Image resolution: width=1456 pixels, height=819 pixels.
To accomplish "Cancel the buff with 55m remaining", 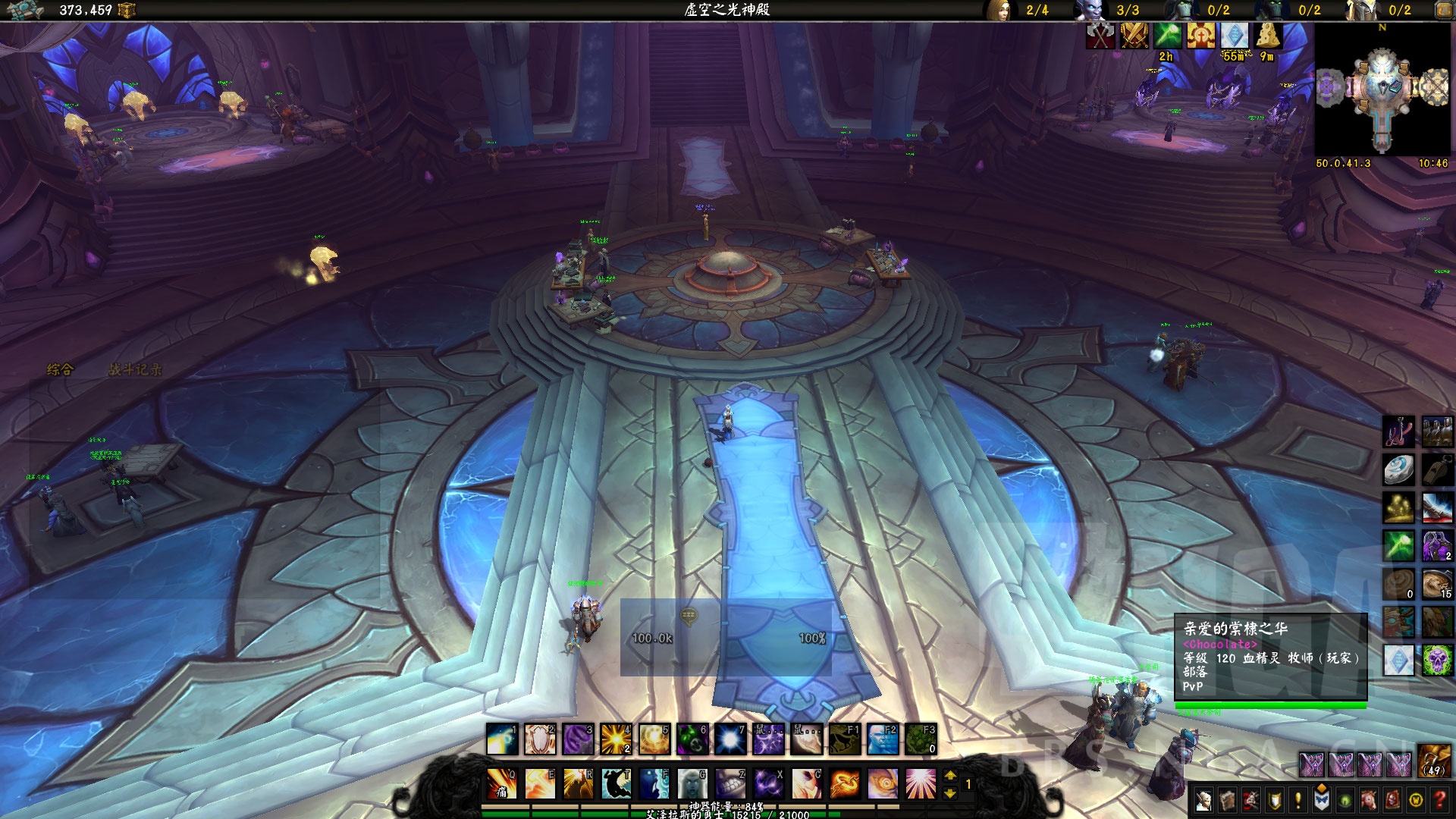I will (1235, 36).
